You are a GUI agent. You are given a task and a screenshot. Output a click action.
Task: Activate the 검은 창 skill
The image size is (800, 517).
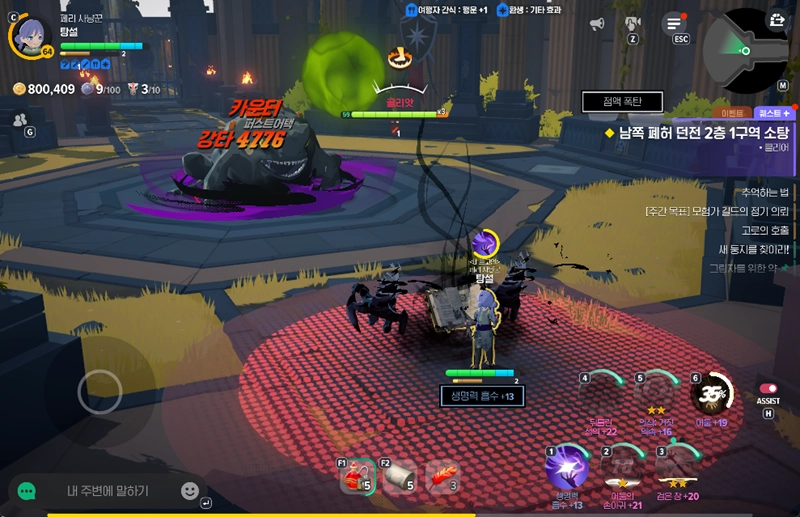pyautogui.click(x=677, y=468)
